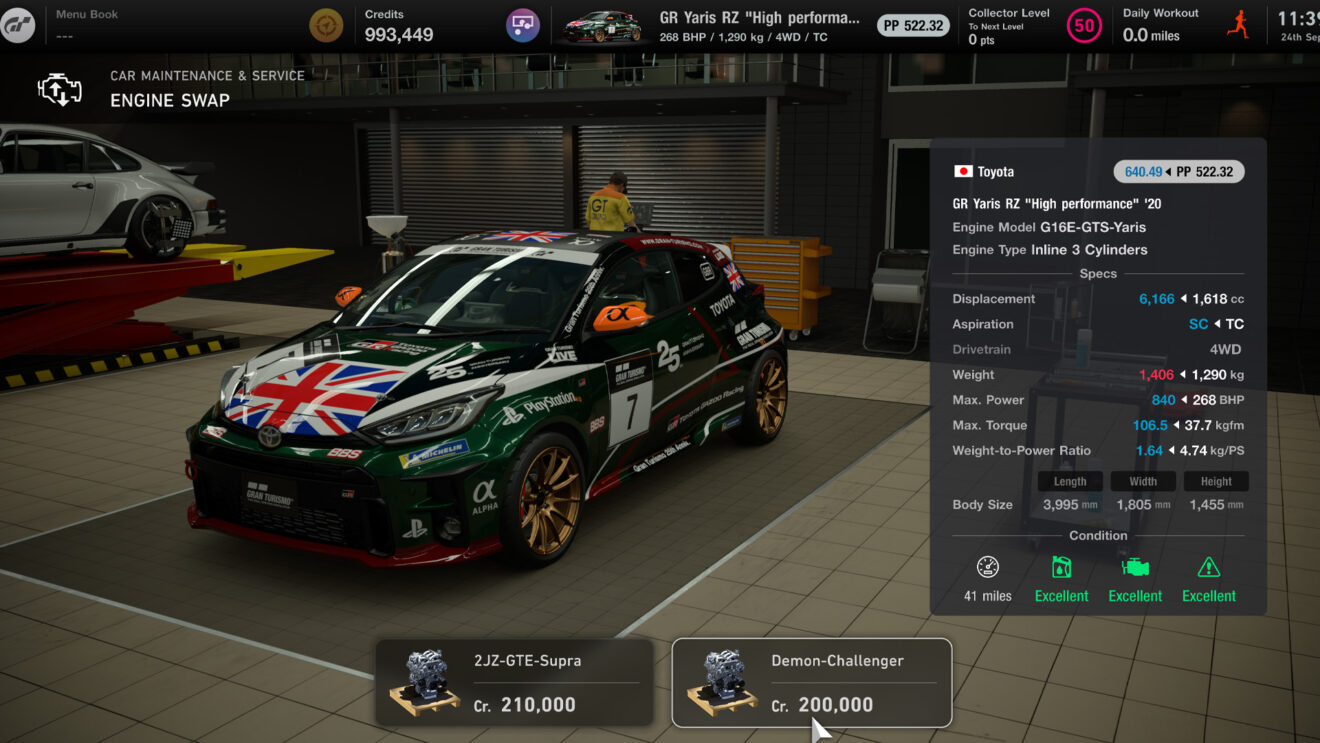Image resolution: width=1320 pixels, height=743 pixels.
Task: Select the warning triangle condition icon
Action: (x=1209, y=566)
